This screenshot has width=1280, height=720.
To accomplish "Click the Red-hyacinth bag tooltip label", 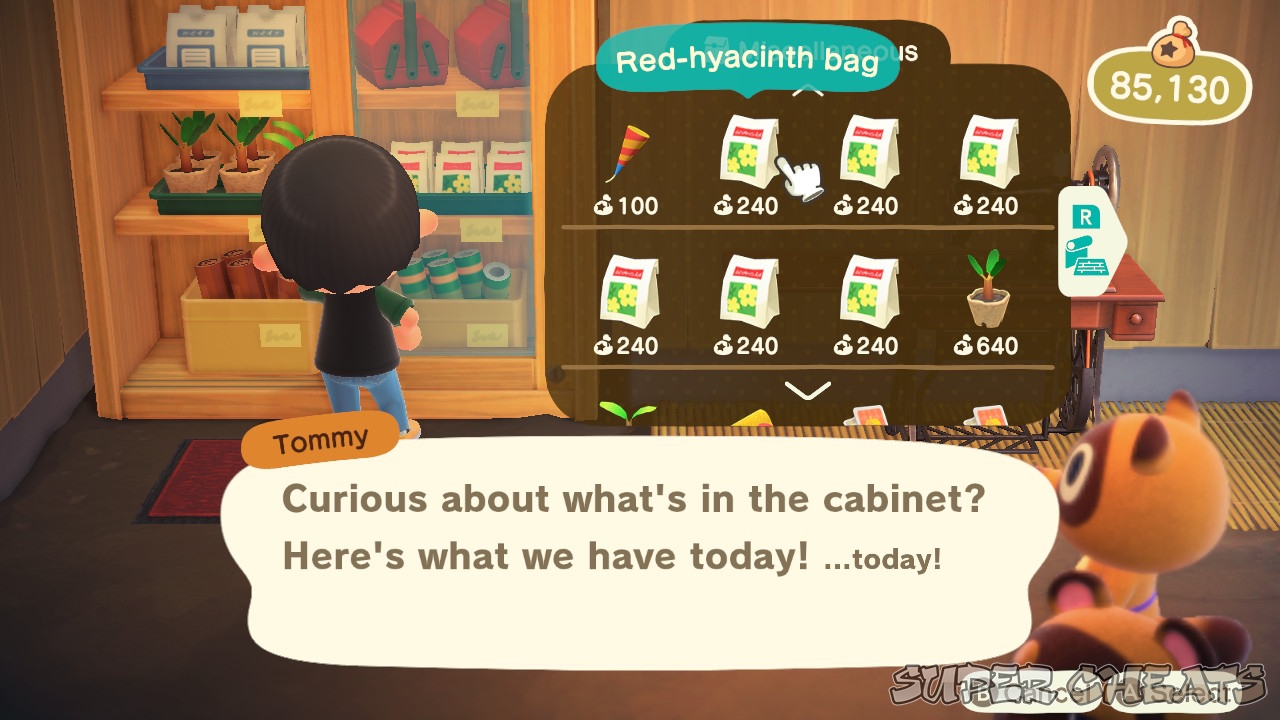I will click(x=745, y=59).
